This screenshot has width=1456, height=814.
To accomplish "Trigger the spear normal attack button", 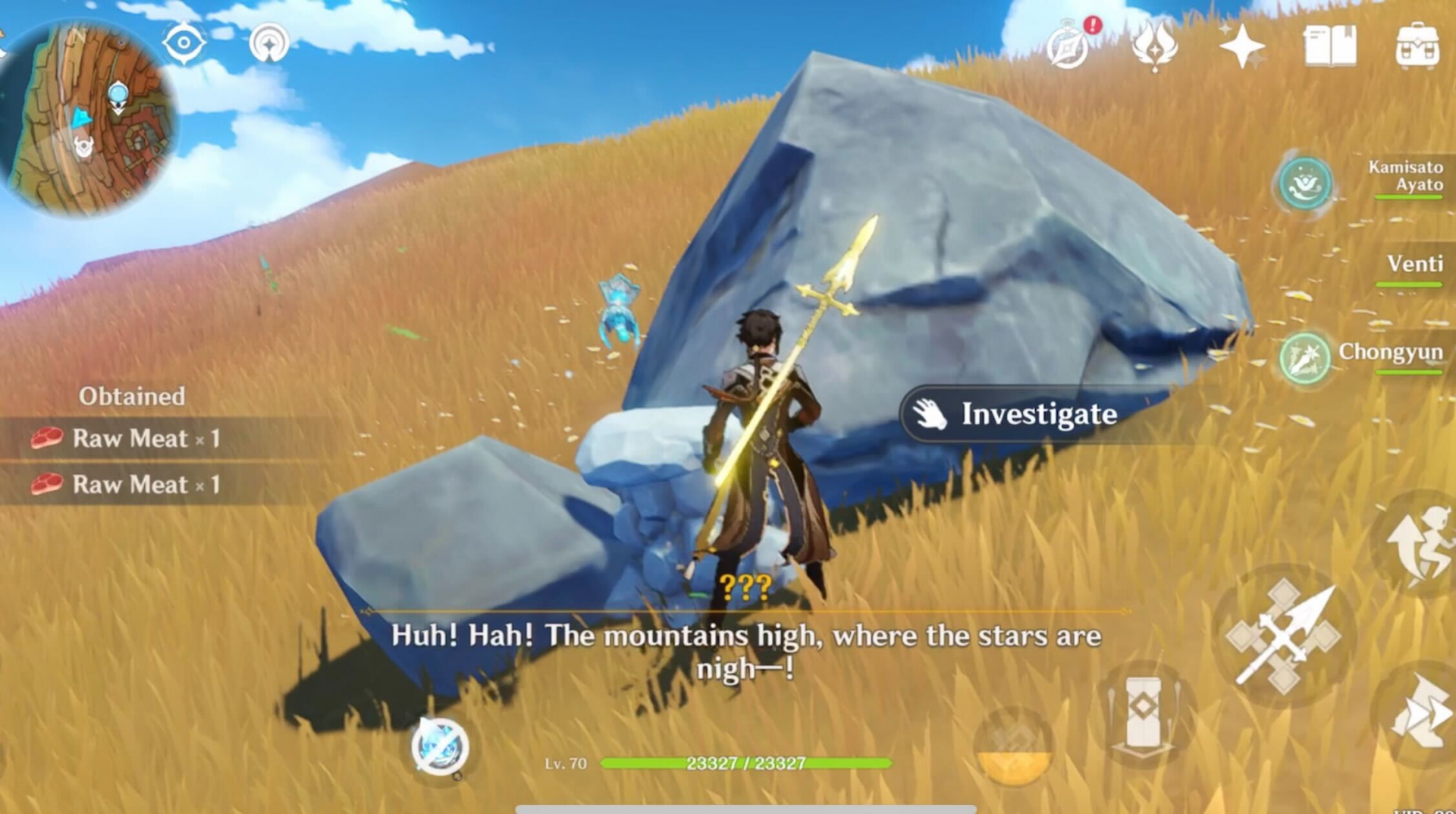I will [1283, 636].
